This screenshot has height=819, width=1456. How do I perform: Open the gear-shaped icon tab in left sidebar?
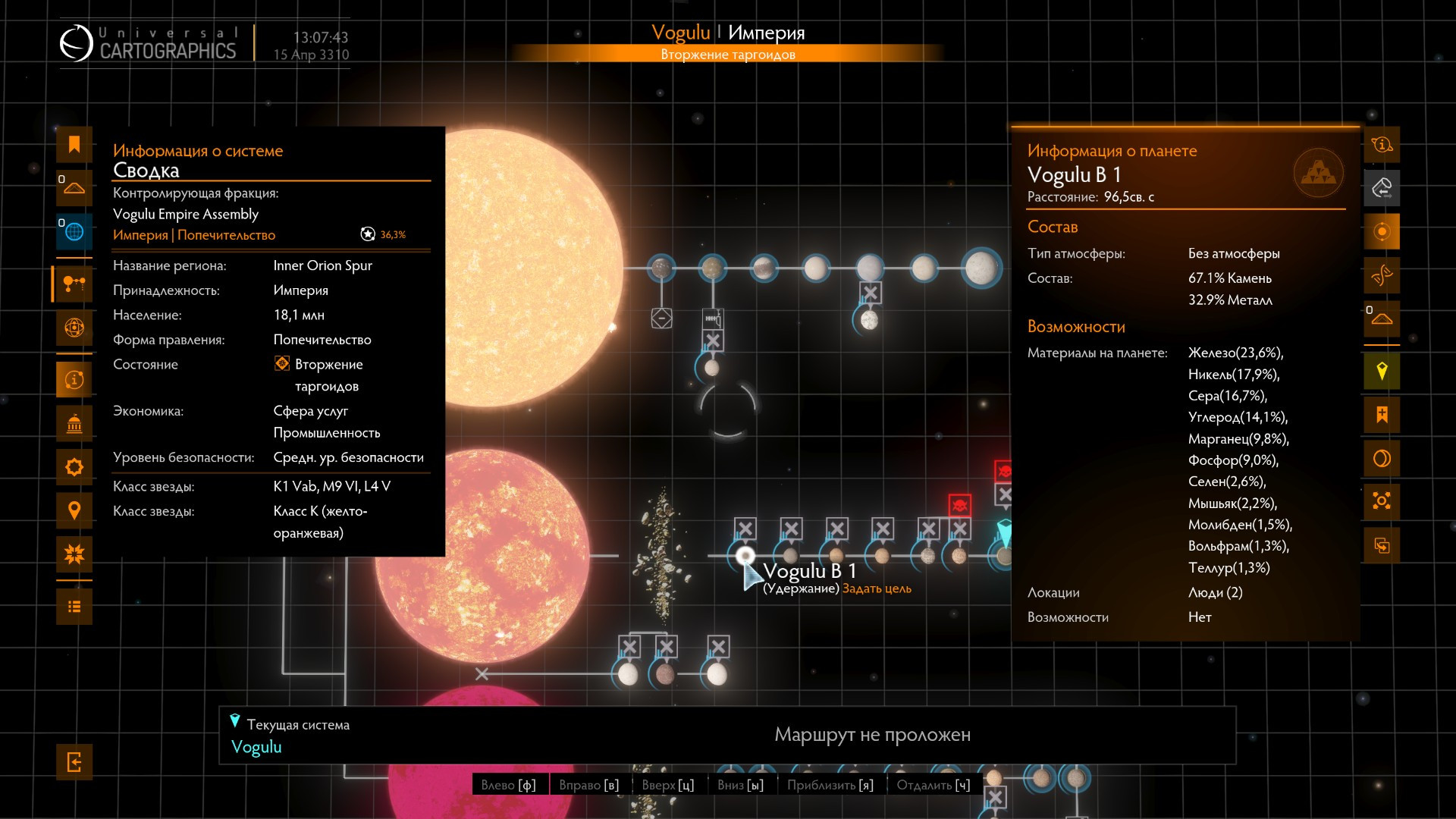pos(74,467)
